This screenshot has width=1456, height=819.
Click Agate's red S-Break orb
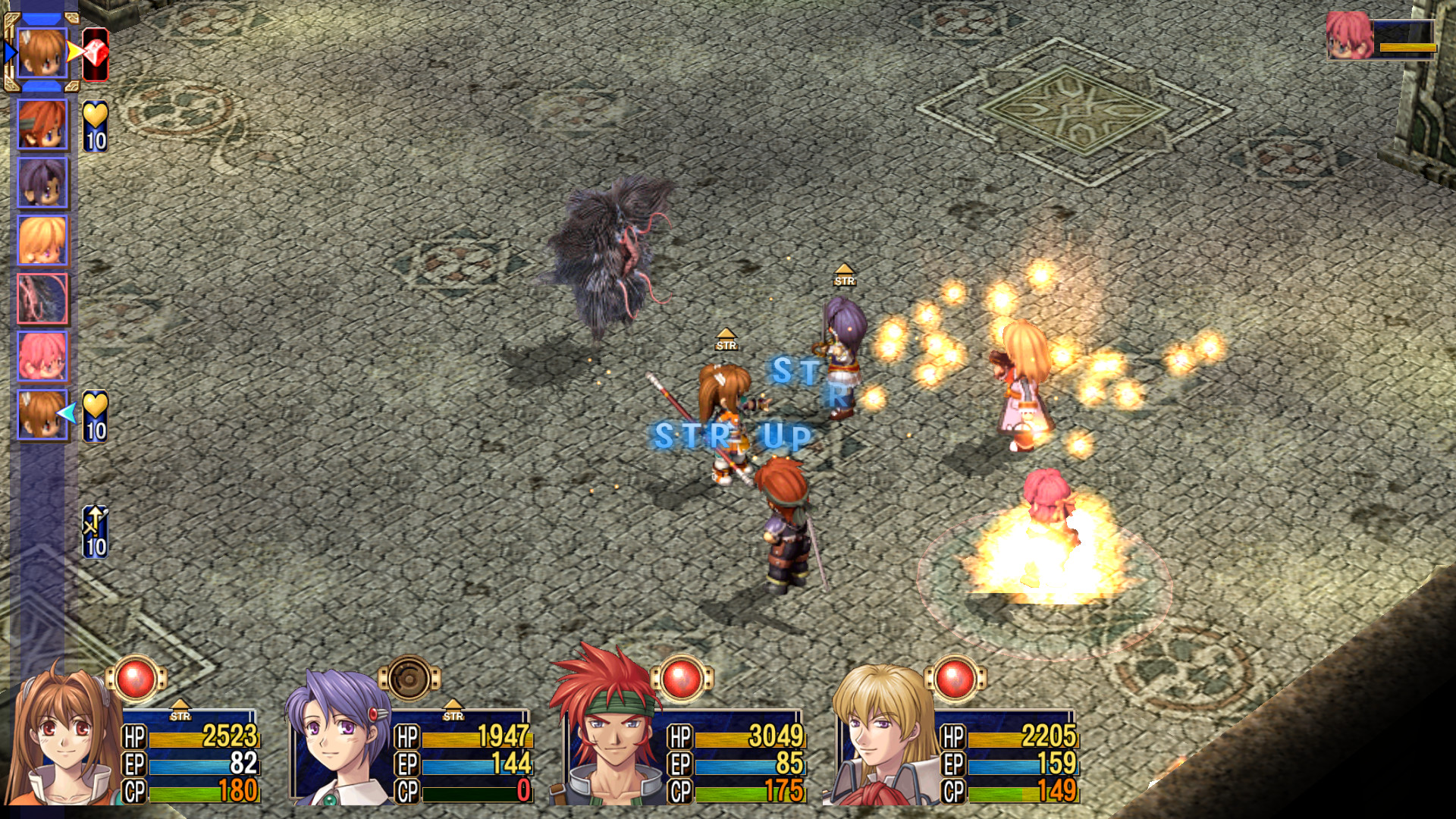(682, 677)
